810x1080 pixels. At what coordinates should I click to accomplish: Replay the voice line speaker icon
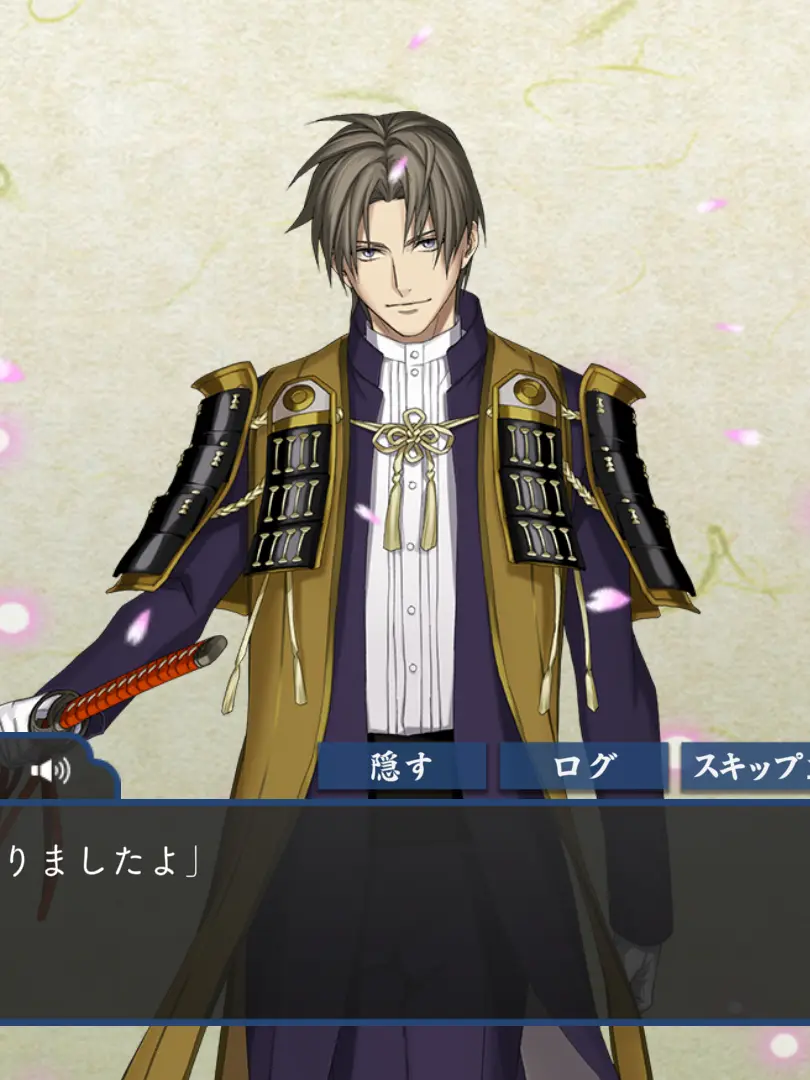(x=50, y=771)
